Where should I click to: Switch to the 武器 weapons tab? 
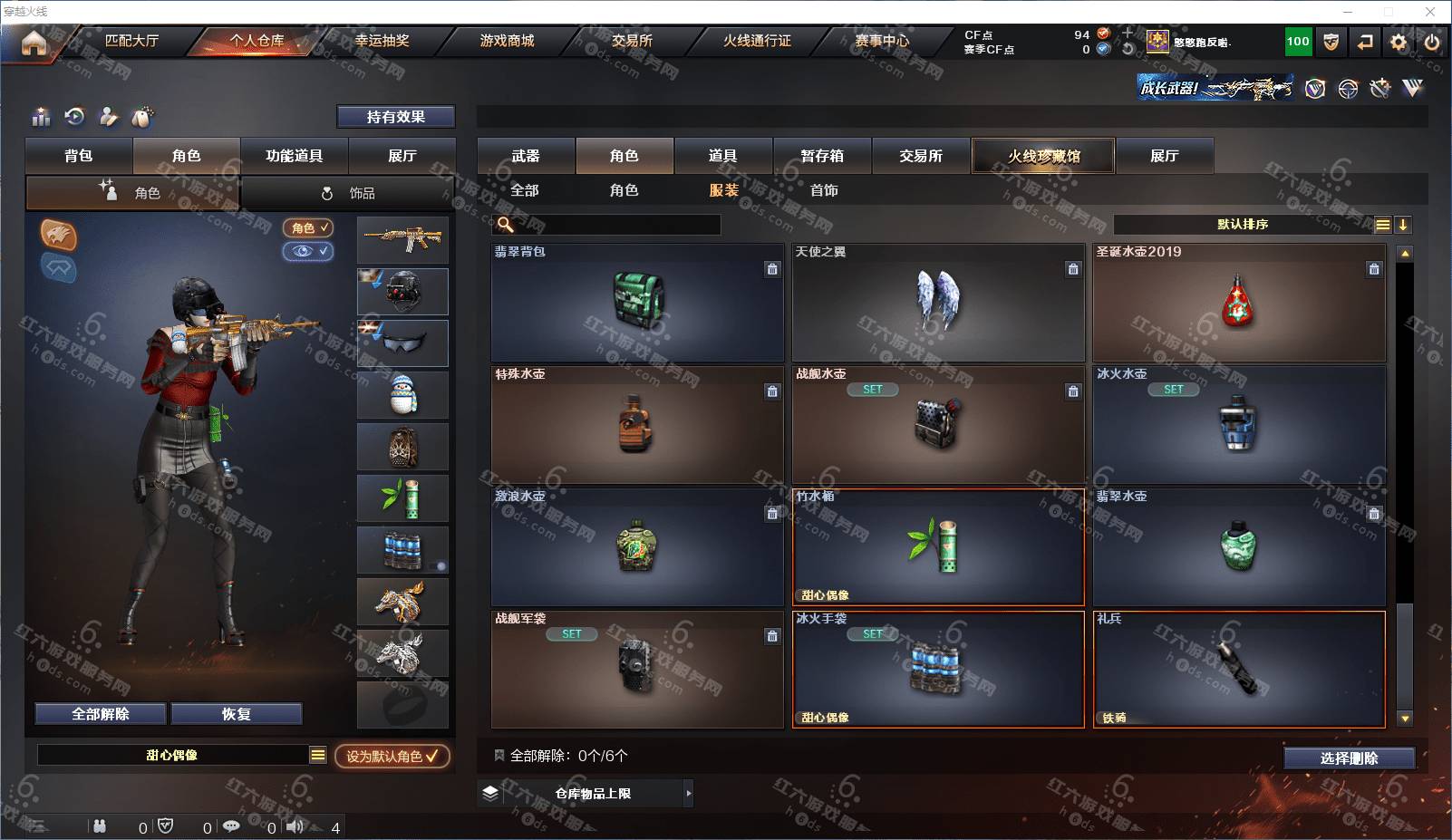(526, 156)
